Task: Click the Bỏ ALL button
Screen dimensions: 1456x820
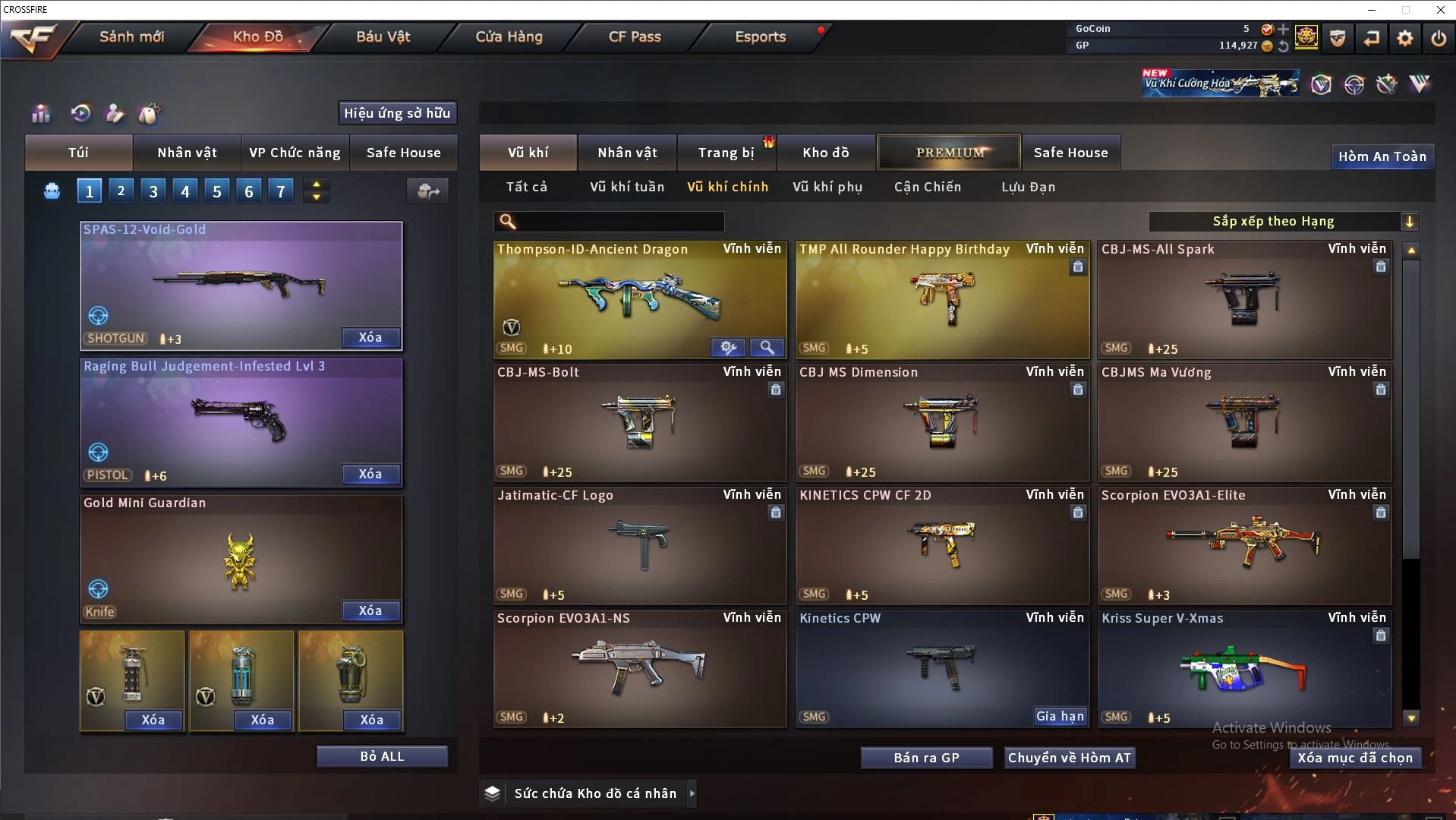Action: pos(382,756)
